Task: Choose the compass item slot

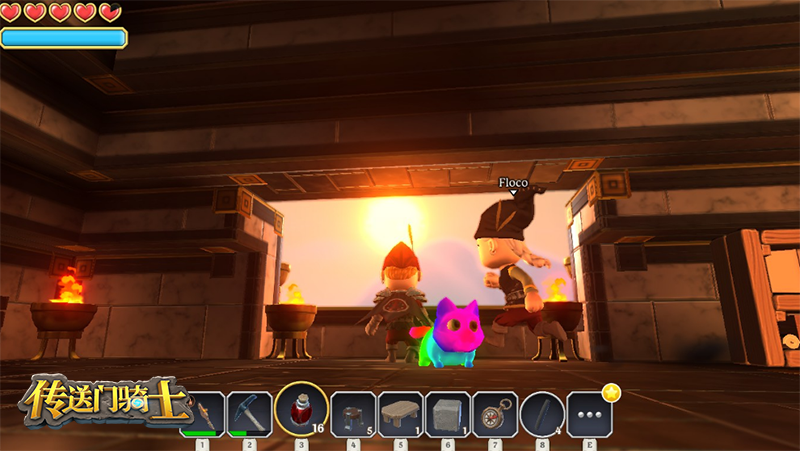Action: pos(494,413)
